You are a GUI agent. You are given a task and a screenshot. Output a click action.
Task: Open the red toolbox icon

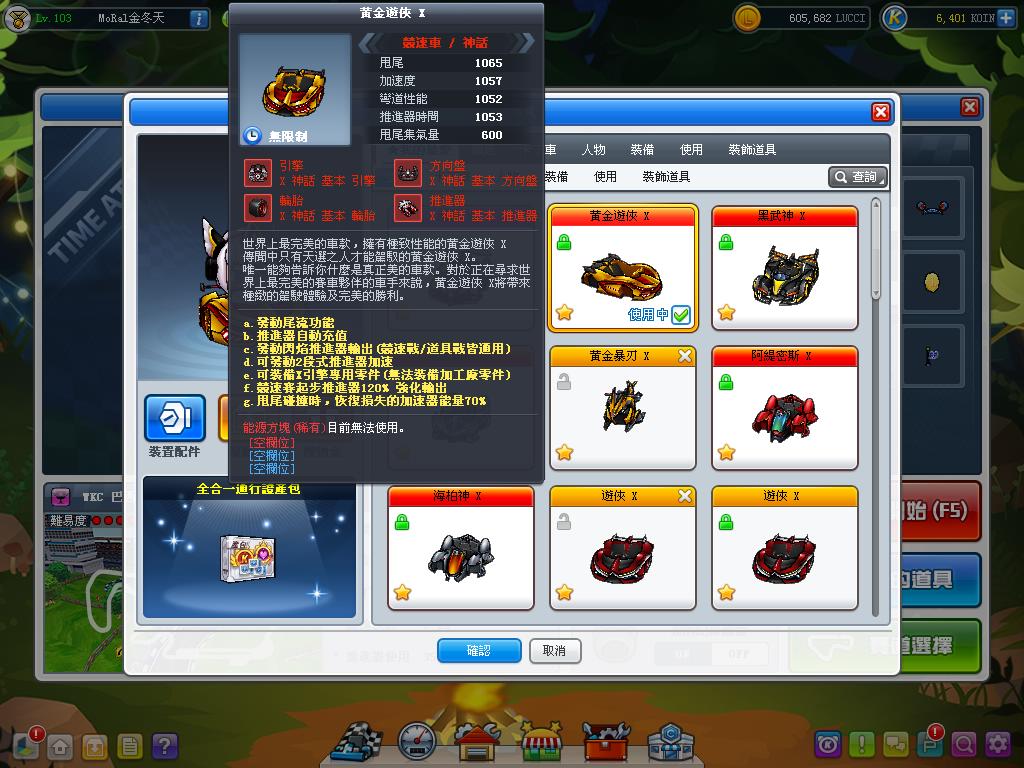604,742
